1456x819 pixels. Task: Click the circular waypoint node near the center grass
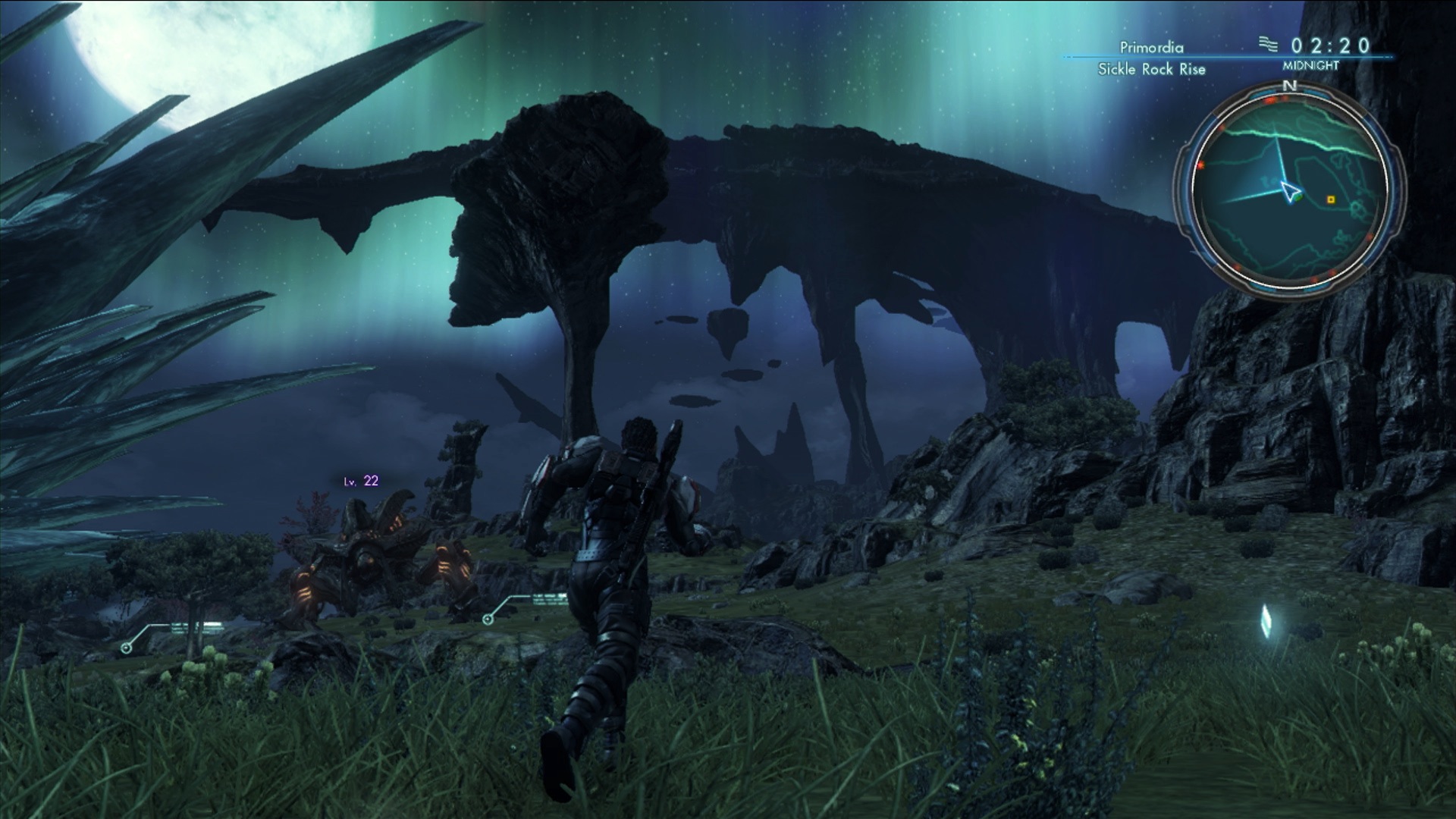pos(488,620)
